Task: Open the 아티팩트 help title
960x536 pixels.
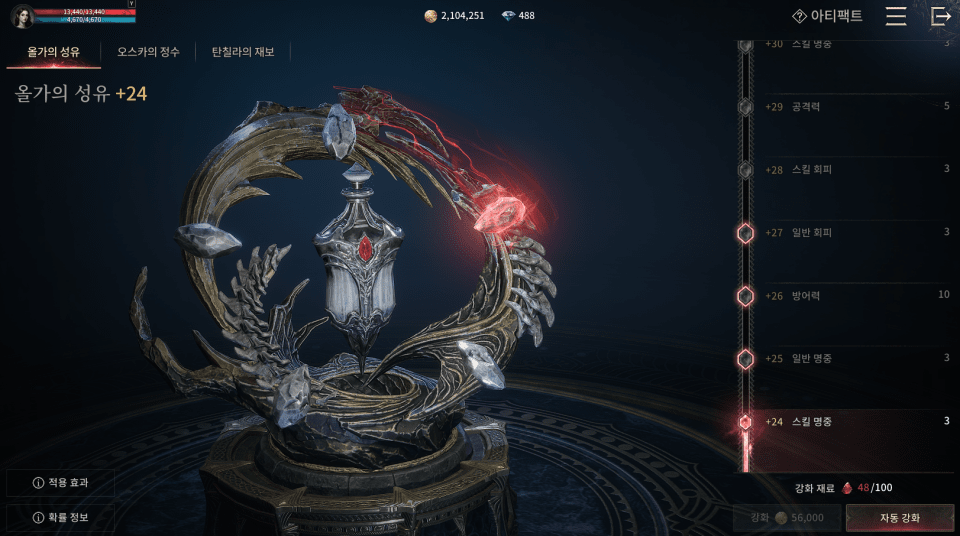Action: pos(827,16)
